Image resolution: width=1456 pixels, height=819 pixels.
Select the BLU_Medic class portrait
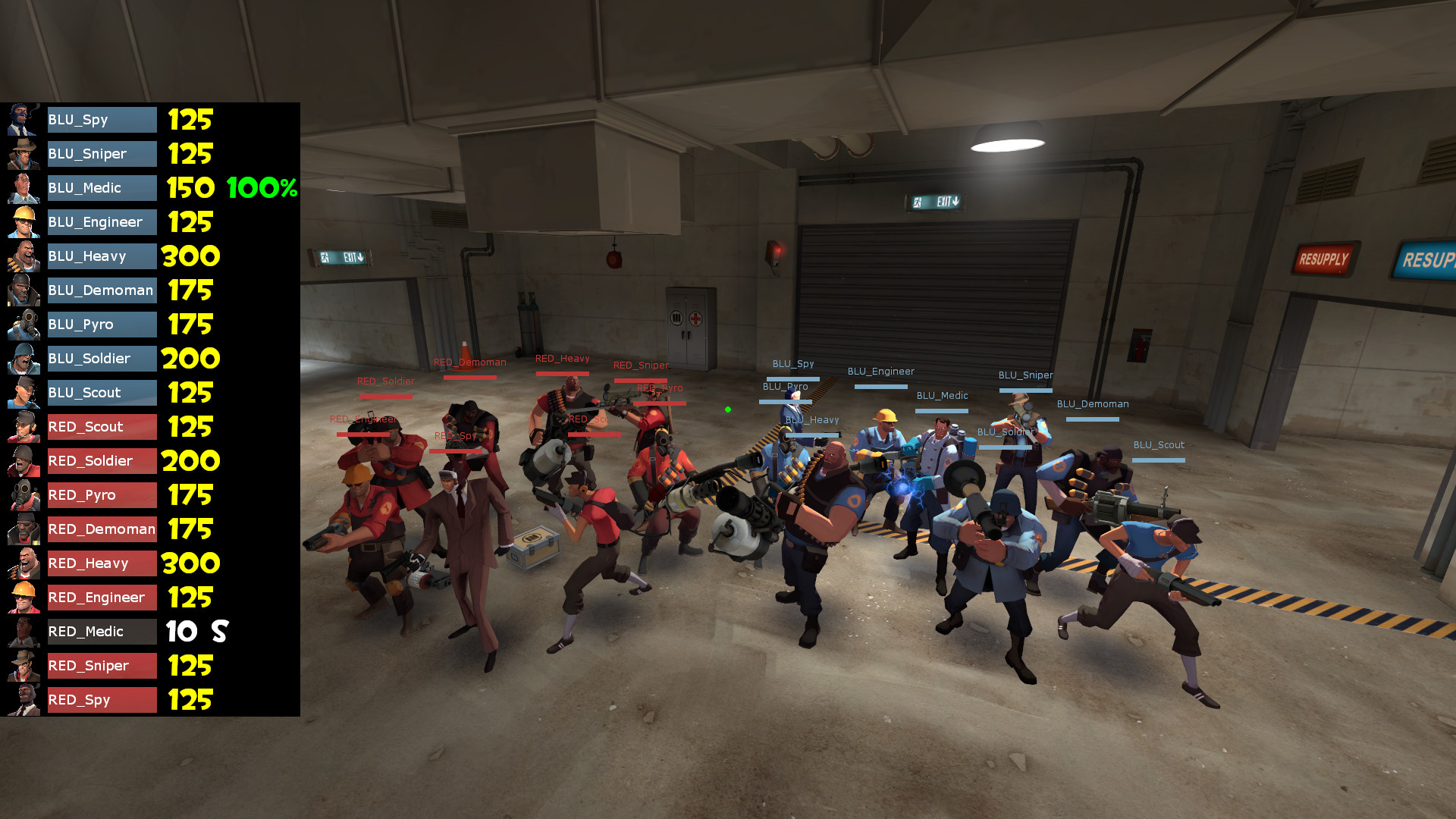(23, 188)
